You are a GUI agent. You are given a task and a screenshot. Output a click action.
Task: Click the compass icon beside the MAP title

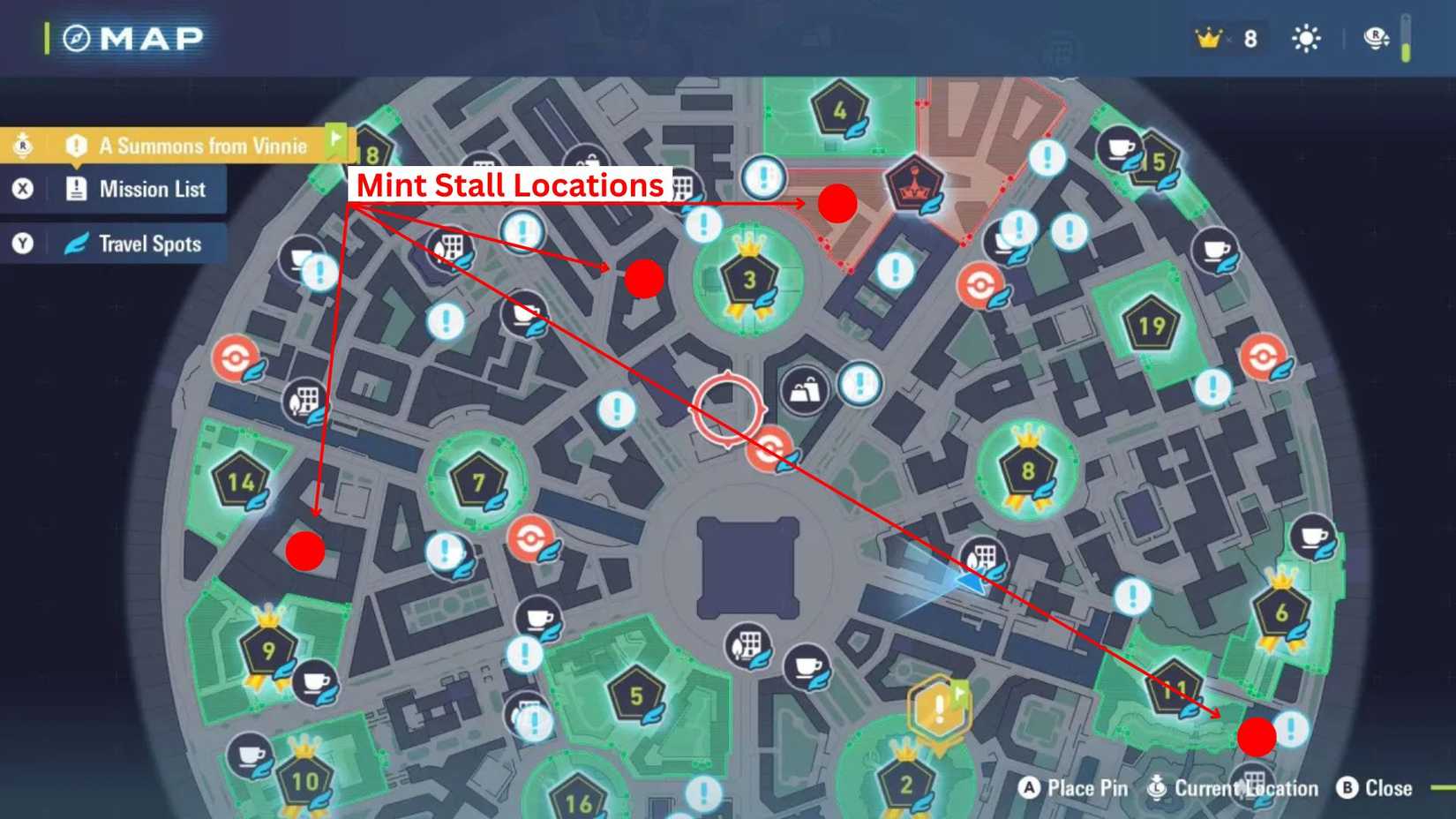point(76,37)
